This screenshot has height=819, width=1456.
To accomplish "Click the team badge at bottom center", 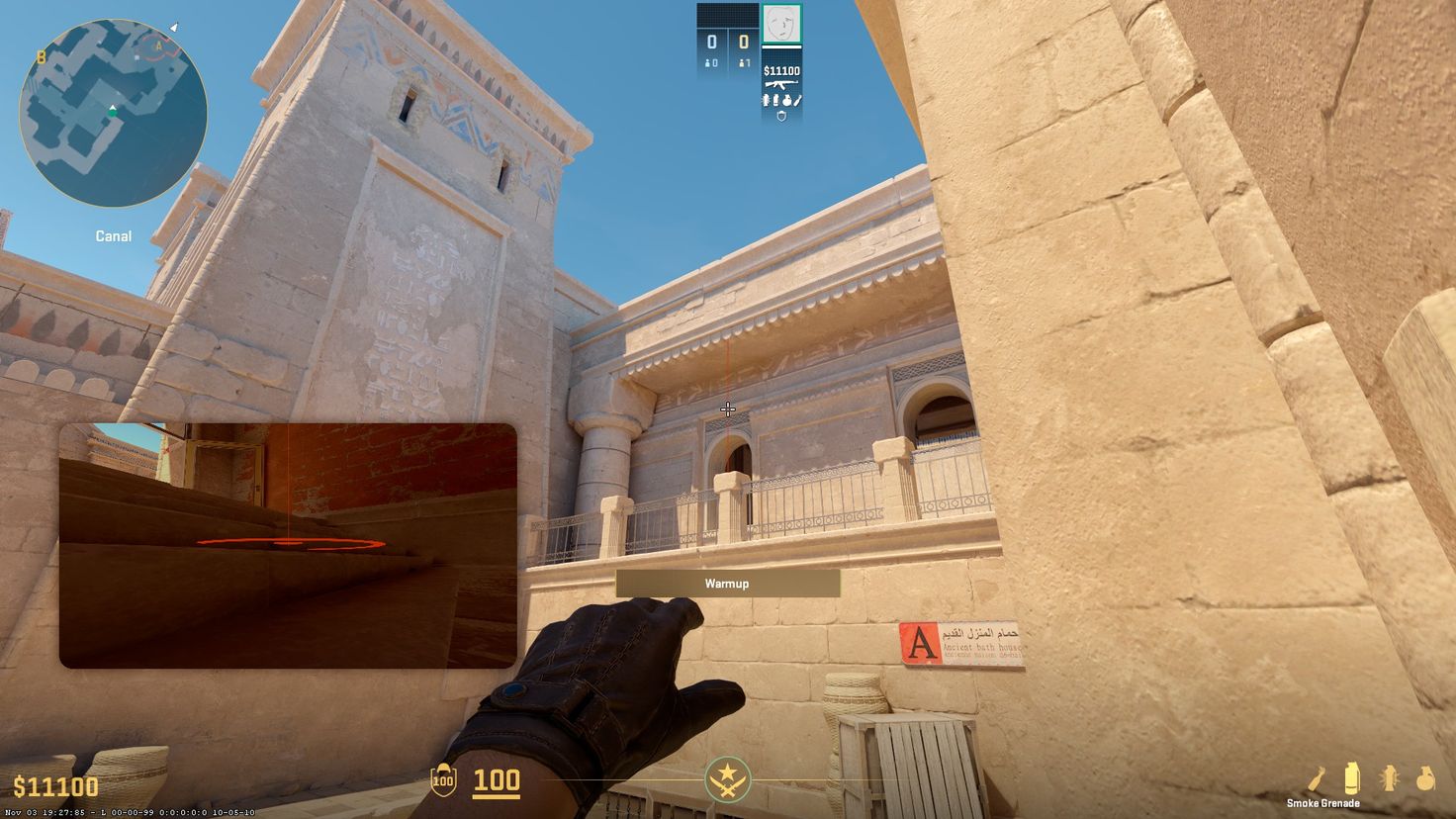I will (728, 781).
